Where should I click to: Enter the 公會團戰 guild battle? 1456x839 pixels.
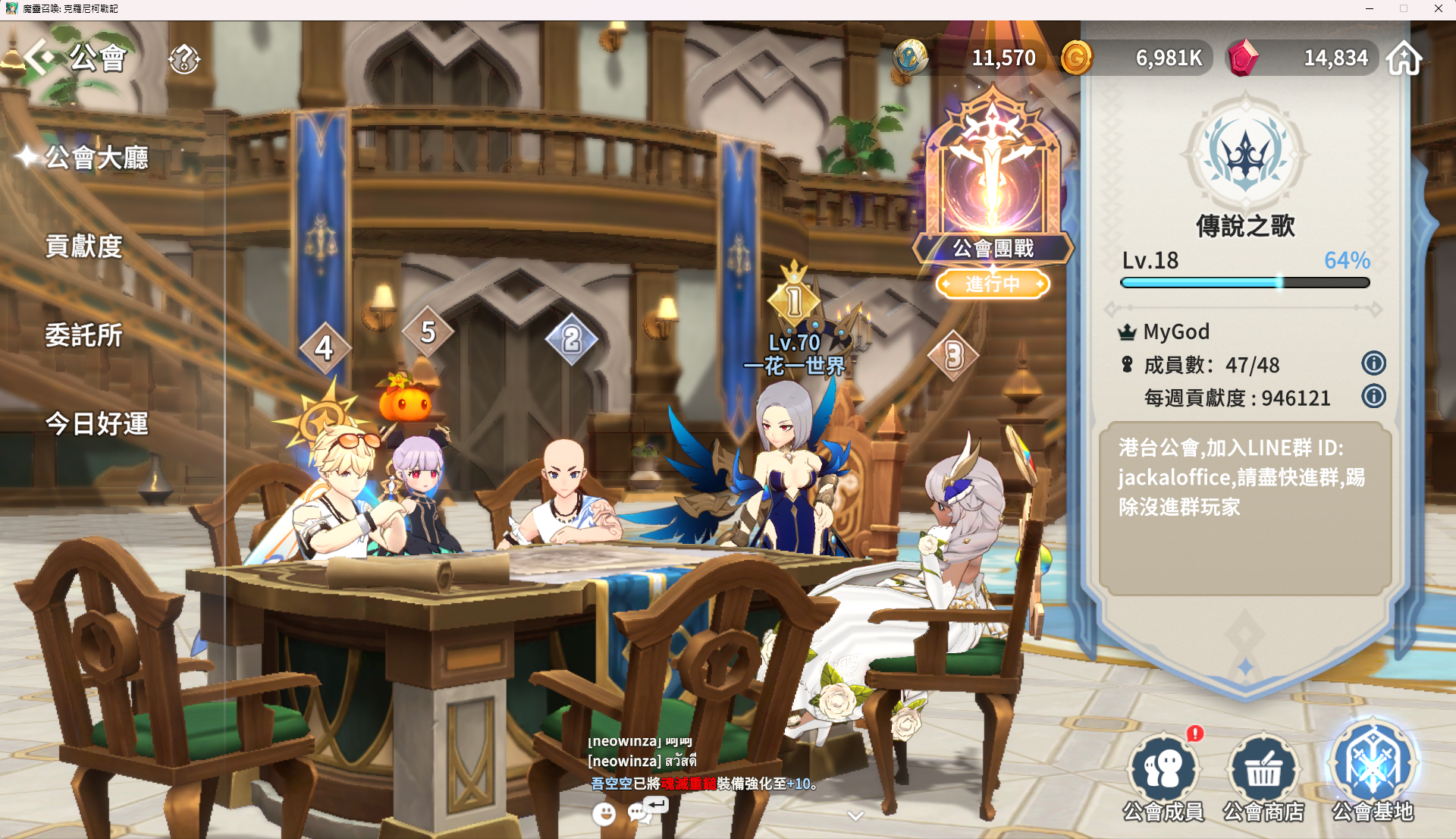(993, 190)
